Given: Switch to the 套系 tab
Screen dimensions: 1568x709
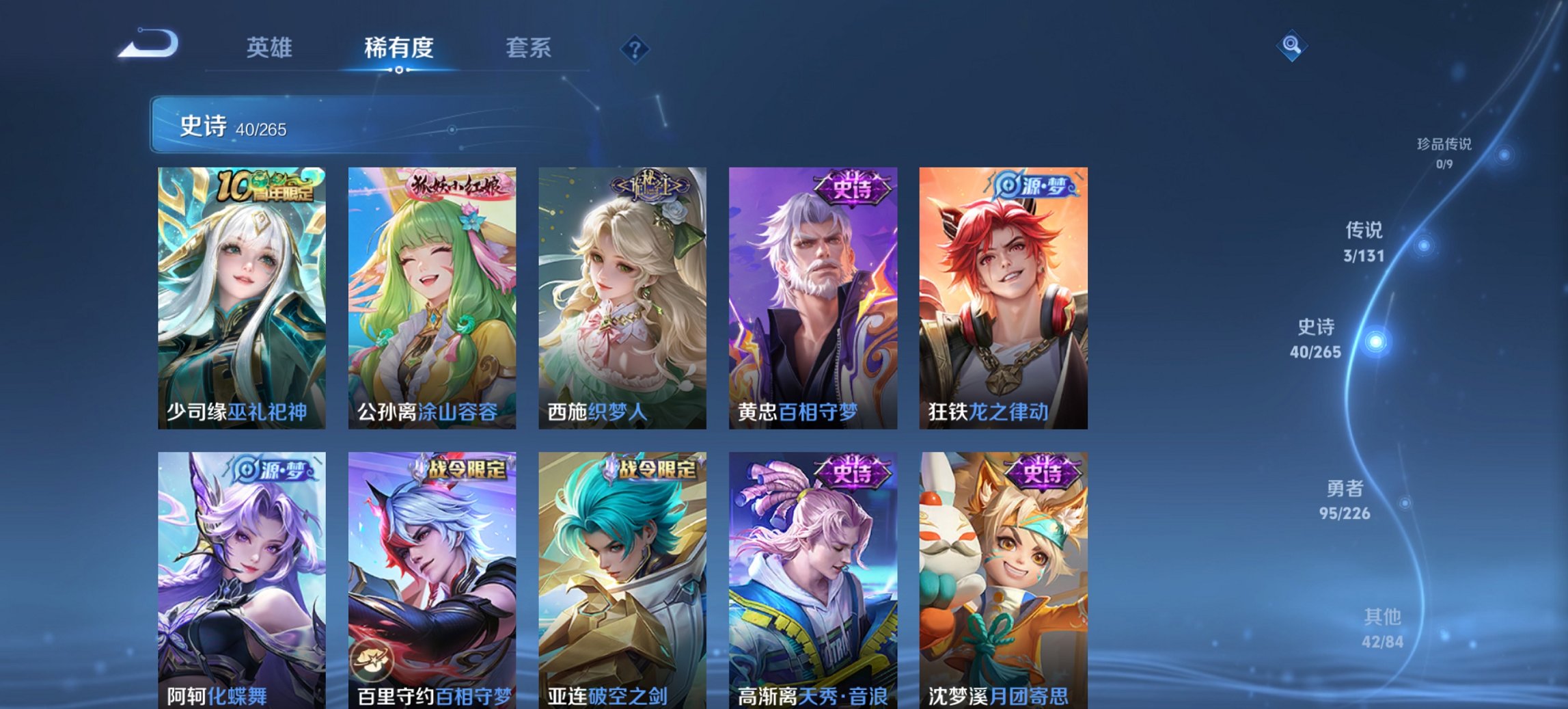Looking at the screenshot, I should pyautogui.click(x=529, y=48).
